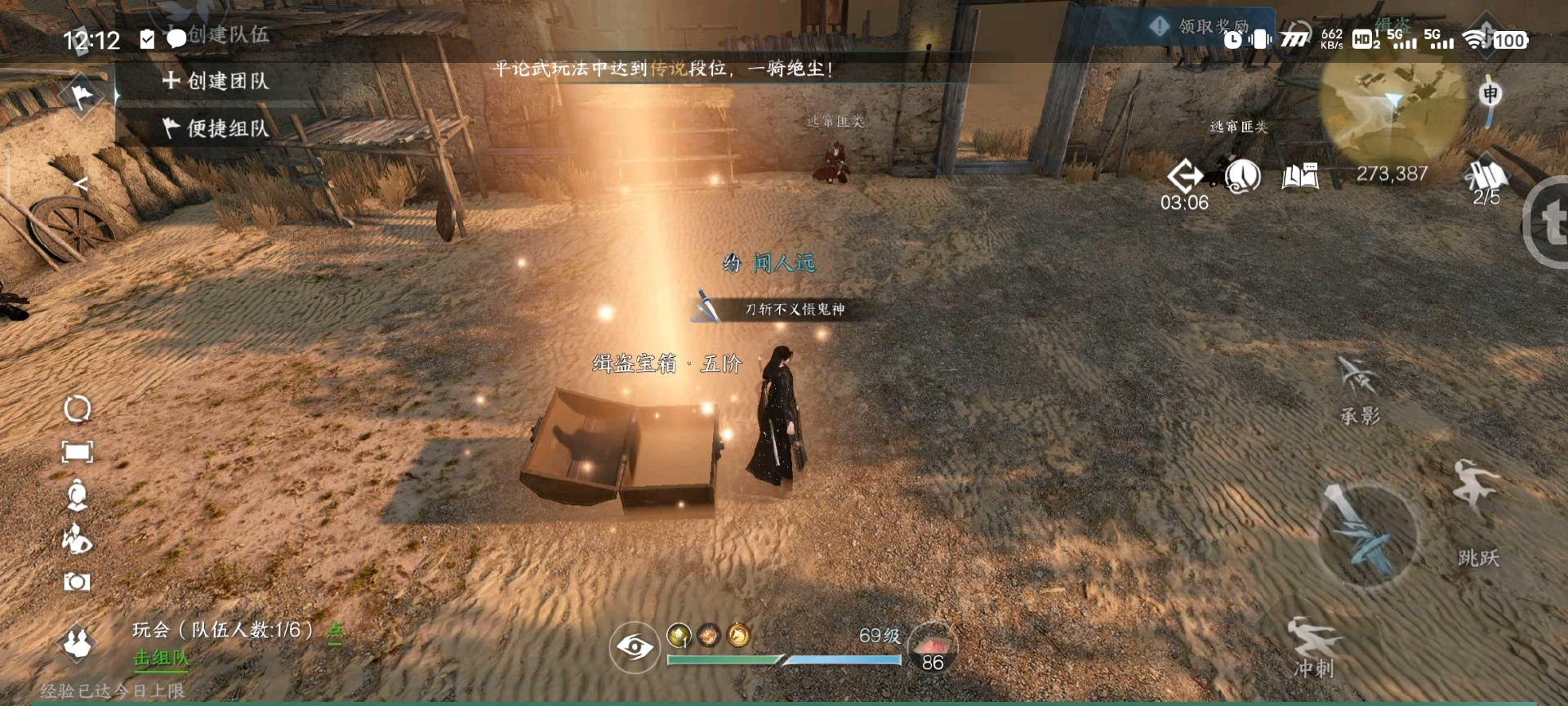Use the red item with 86 count
1568x706 pixels.
pyautogui.click(x=933, y=647)
